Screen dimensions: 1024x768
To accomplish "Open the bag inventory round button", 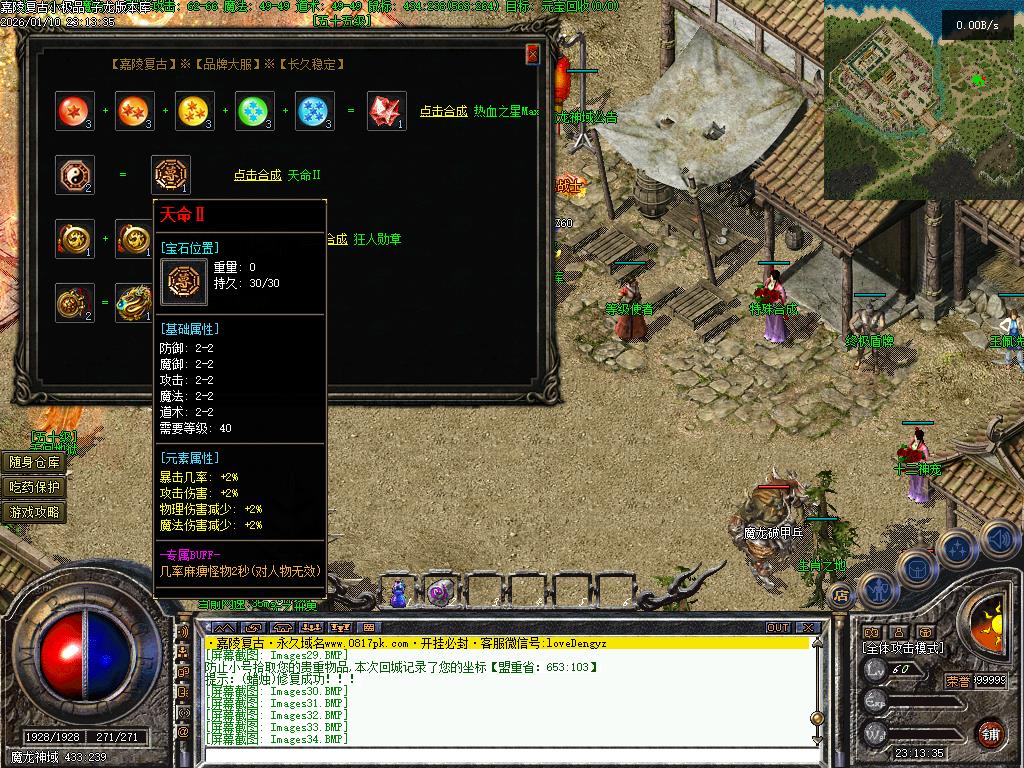I will click(915, 568).
